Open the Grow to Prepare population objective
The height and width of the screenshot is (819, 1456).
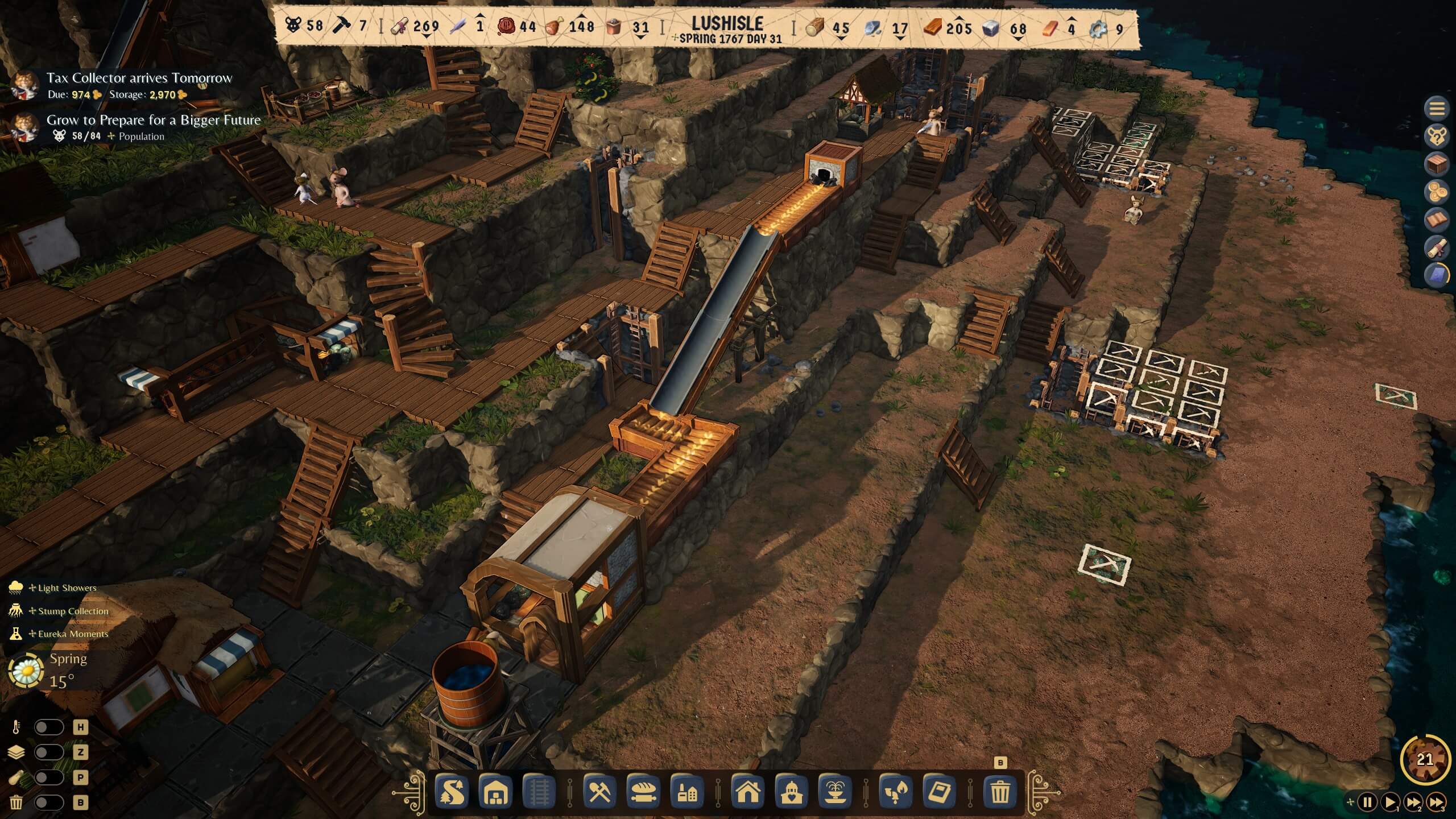coord(152,120)
